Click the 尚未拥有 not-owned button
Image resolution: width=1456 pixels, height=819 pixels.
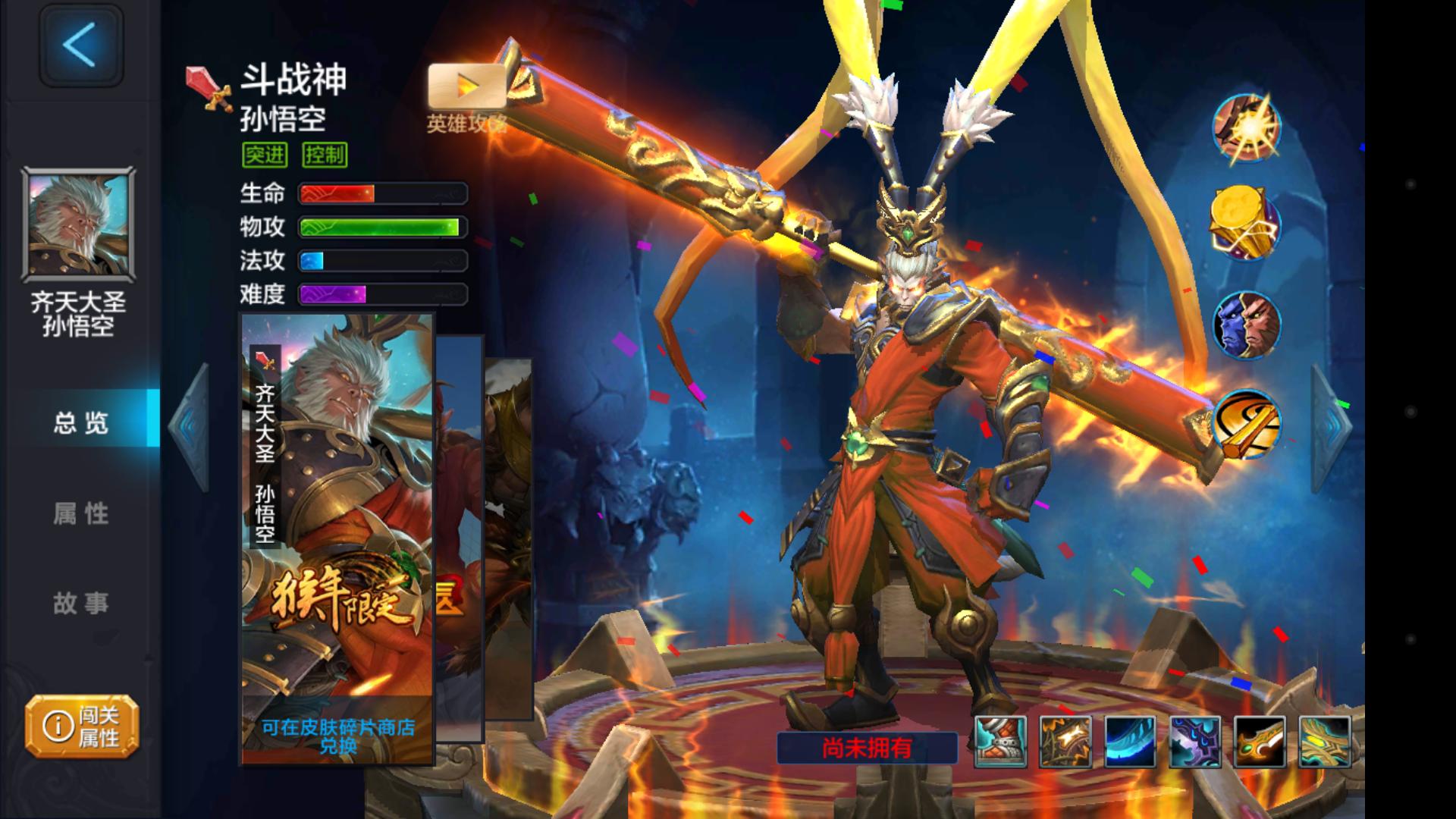click(867, 748)
